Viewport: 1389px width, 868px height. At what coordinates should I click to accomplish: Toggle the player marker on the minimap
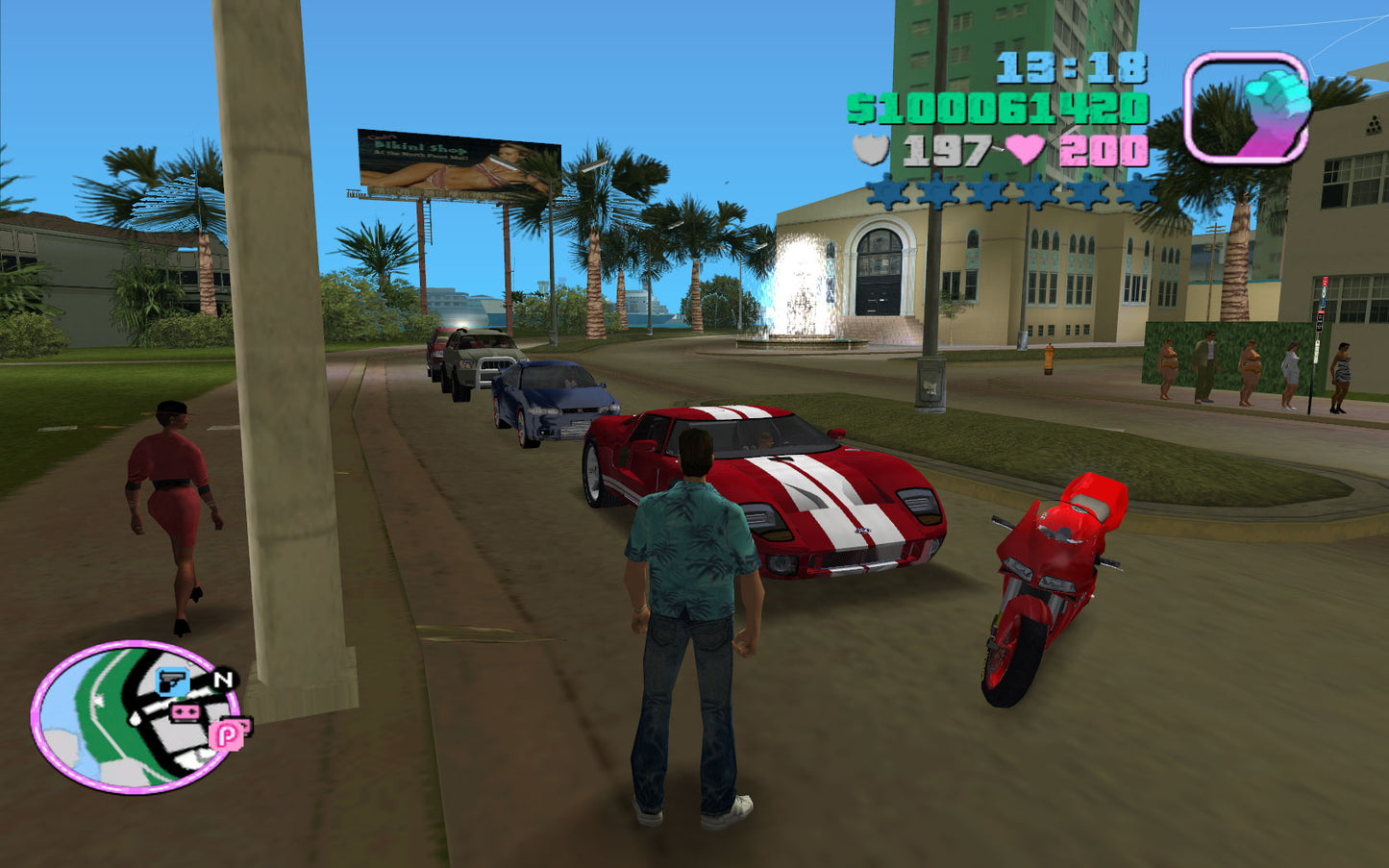coord(135,717)
